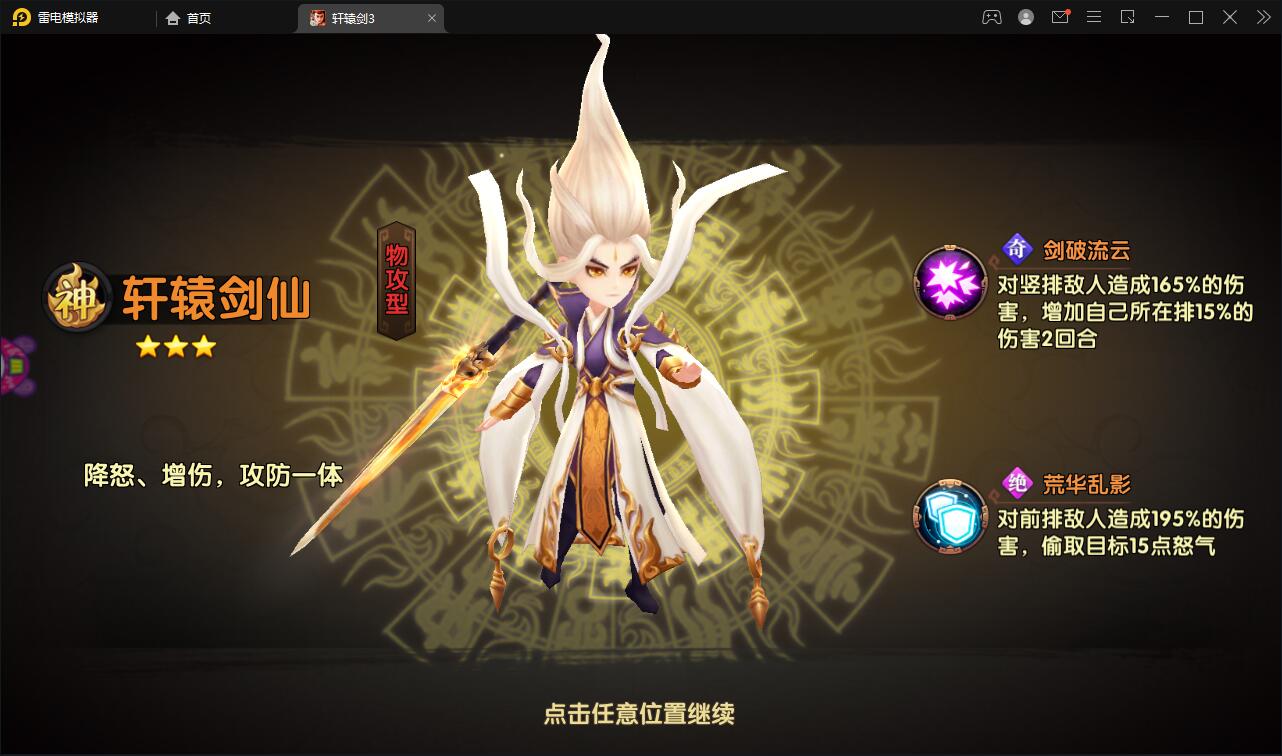Select the purple 剑破流云 skill icon
The height and width of the screenshot is (756, 1282).
click(949, 283)
